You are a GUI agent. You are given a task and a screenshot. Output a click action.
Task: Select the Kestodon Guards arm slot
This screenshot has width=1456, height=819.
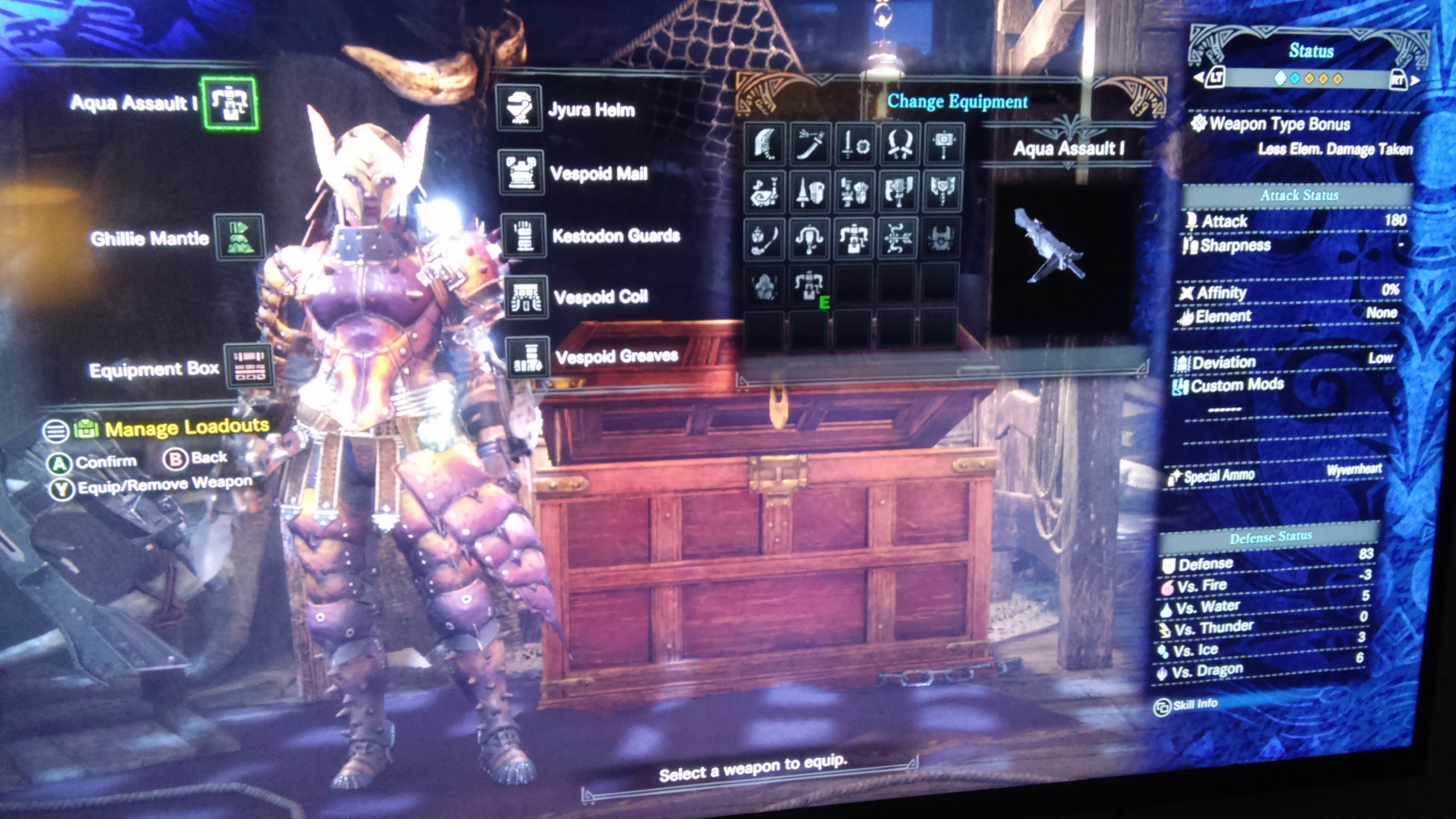[x=523, y=235]
